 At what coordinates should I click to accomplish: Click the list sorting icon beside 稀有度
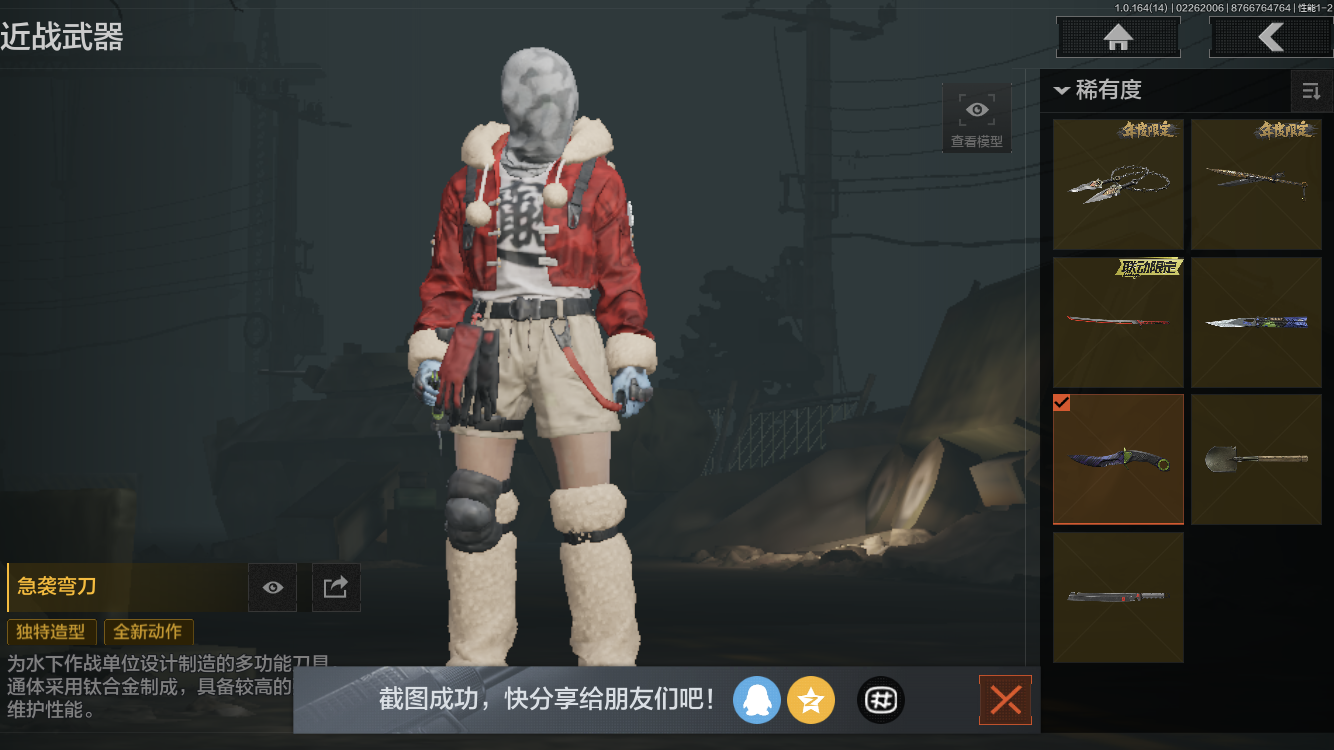(1311, 90)
